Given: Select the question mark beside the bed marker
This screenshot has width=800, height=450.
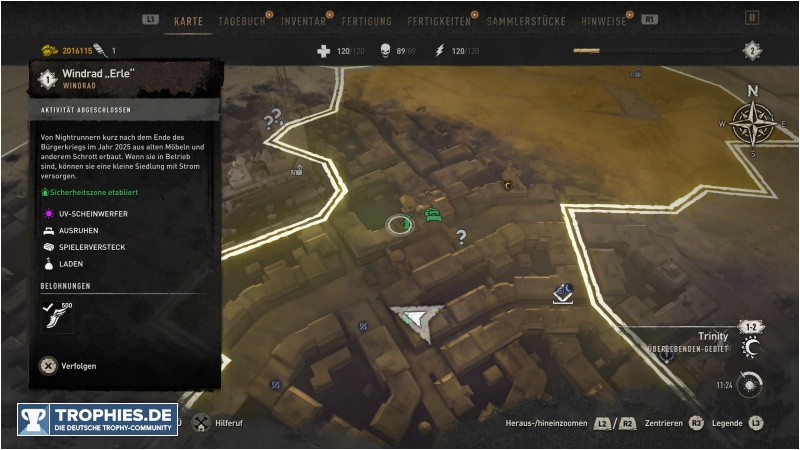Looking at the screenshot, I should [x=461, y=237].
